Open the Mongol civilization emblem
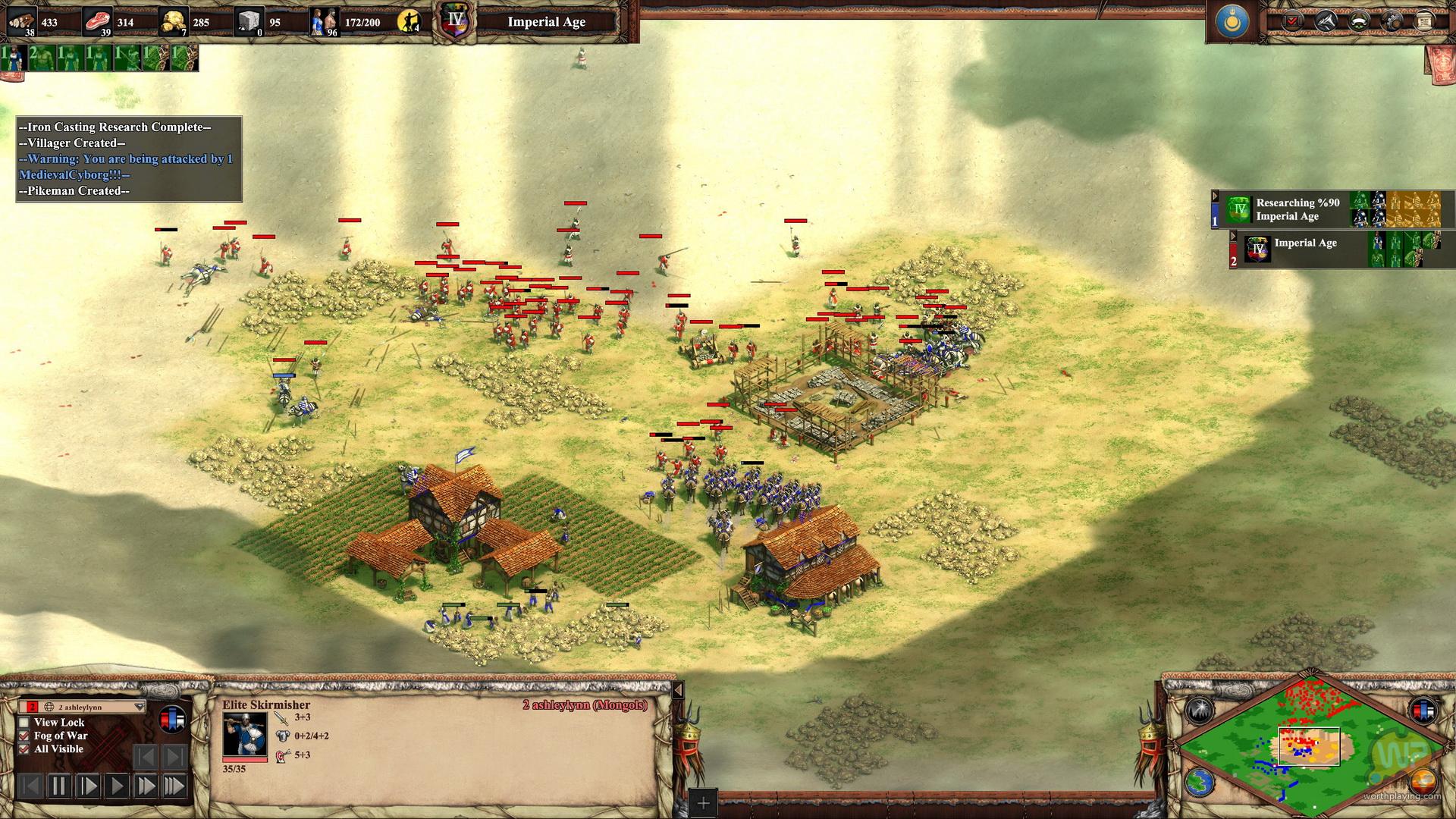 (x=1232, y=22)
